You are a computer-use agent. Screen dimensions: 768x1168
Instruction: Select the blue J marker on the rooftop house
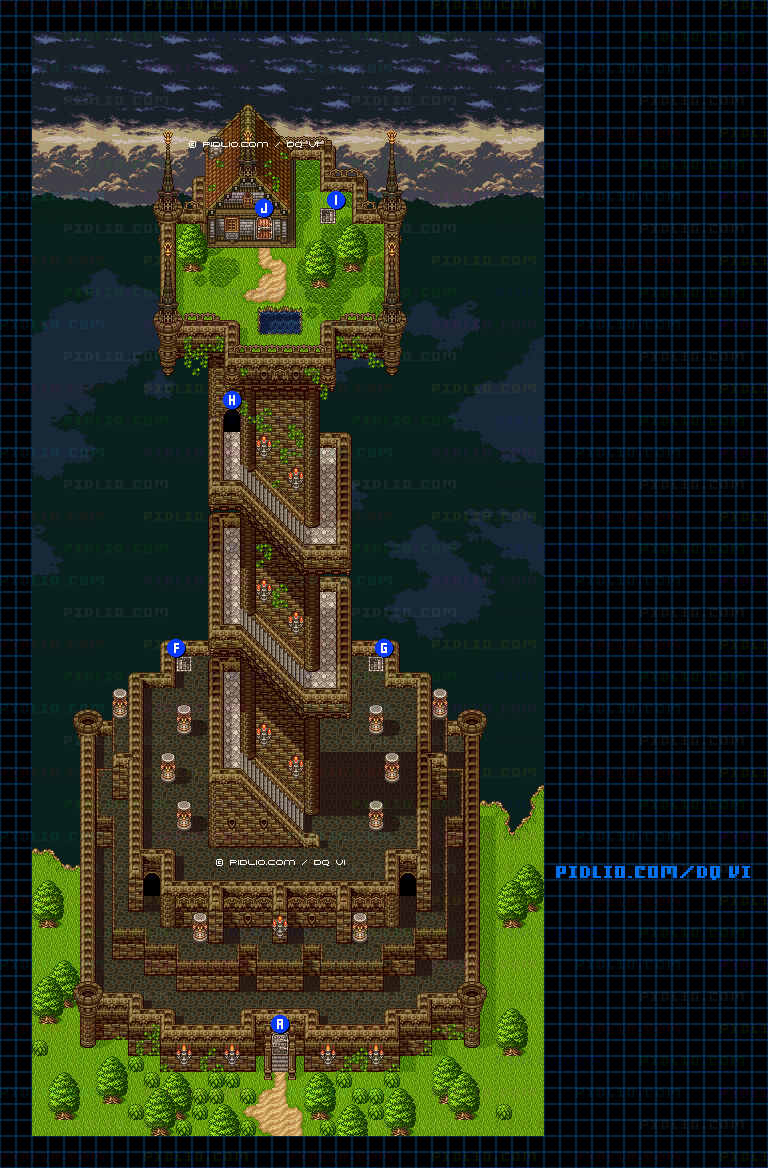(x=264, y=208)
